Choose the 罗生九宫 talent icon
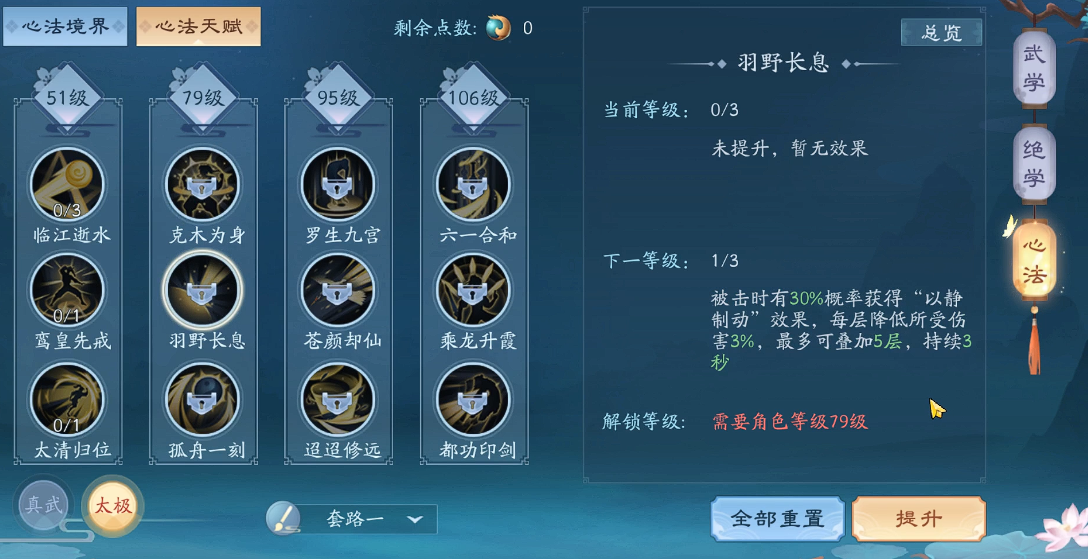Screen dimensions: 1088x559 point(338,185)
